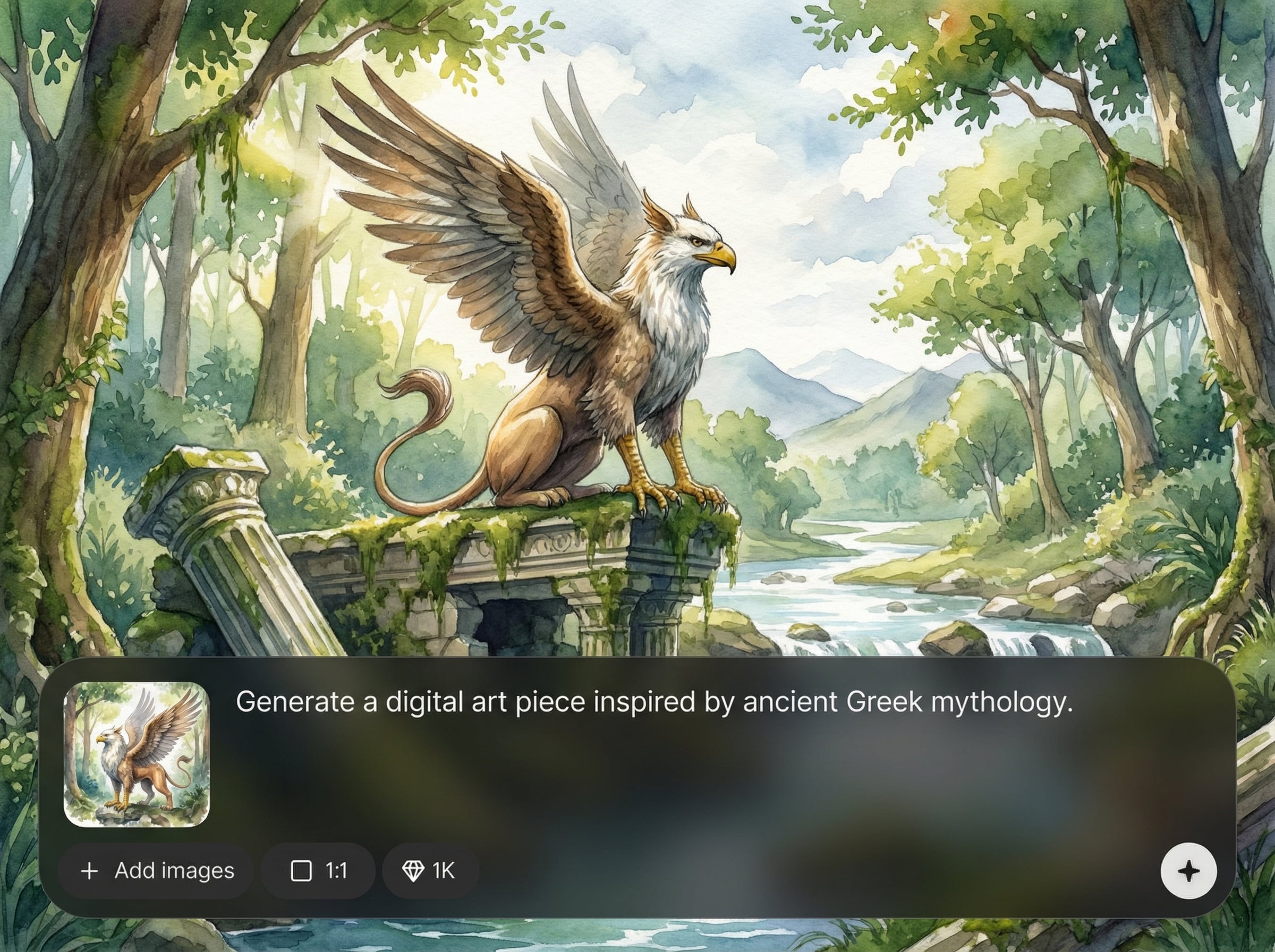Click the sparkle generate button
1275x952 pixels.
(1188, 871)
